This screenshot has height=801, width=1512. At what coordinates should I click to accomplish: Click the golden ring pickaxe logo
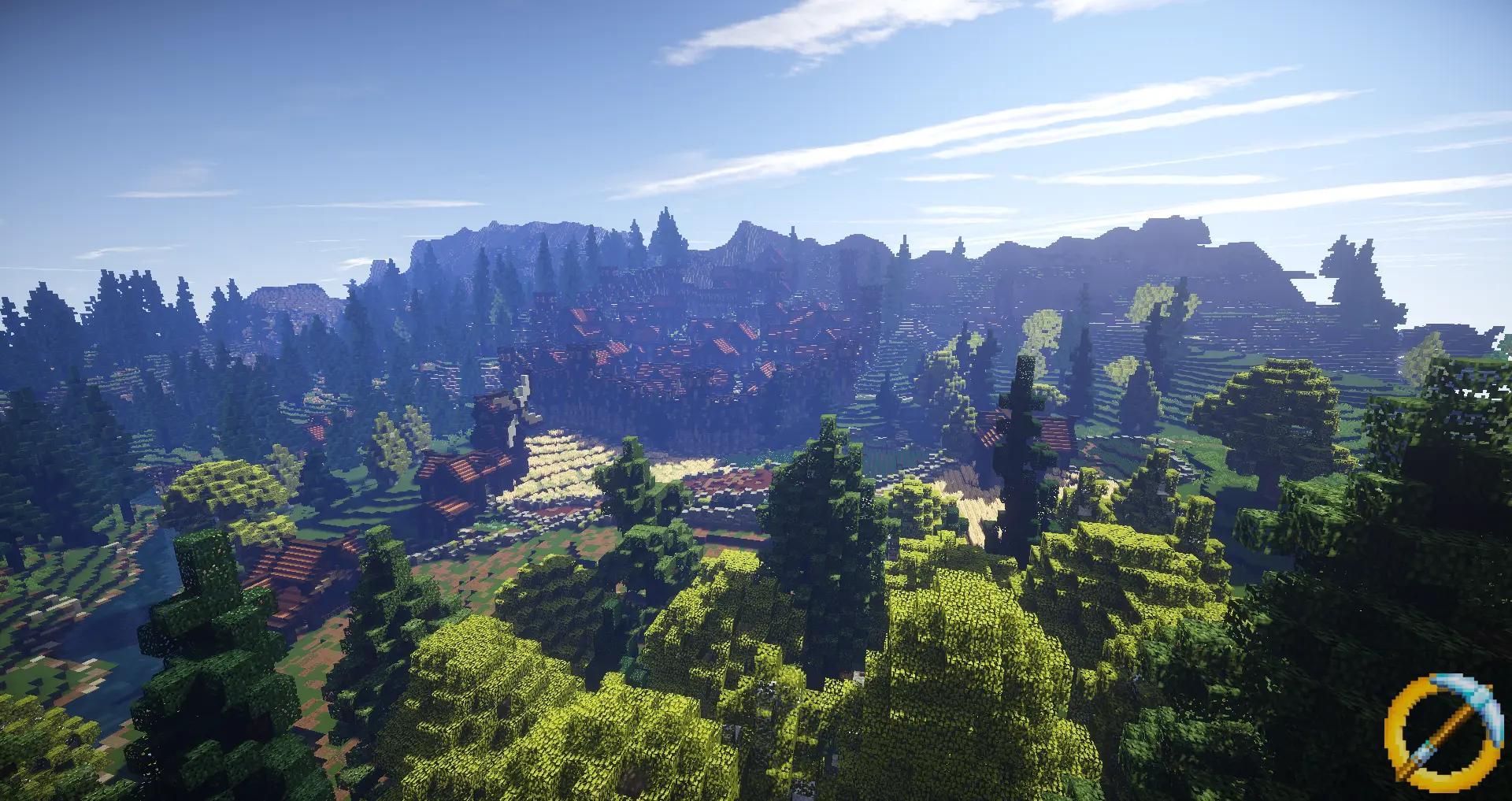1442,731
